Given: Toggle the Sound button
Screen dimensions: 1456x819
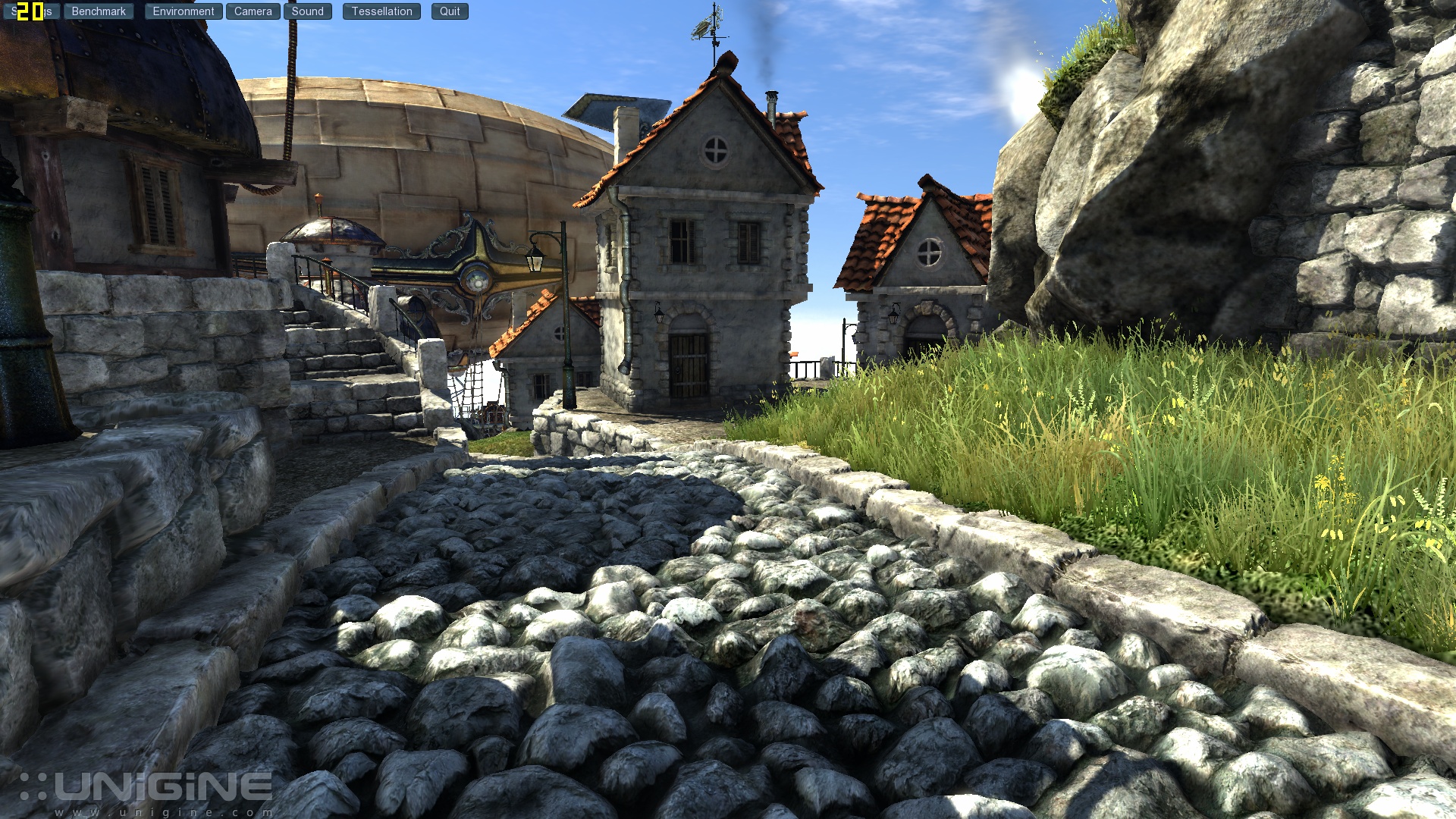Looking at the screenshot, I should click(307, 11).
